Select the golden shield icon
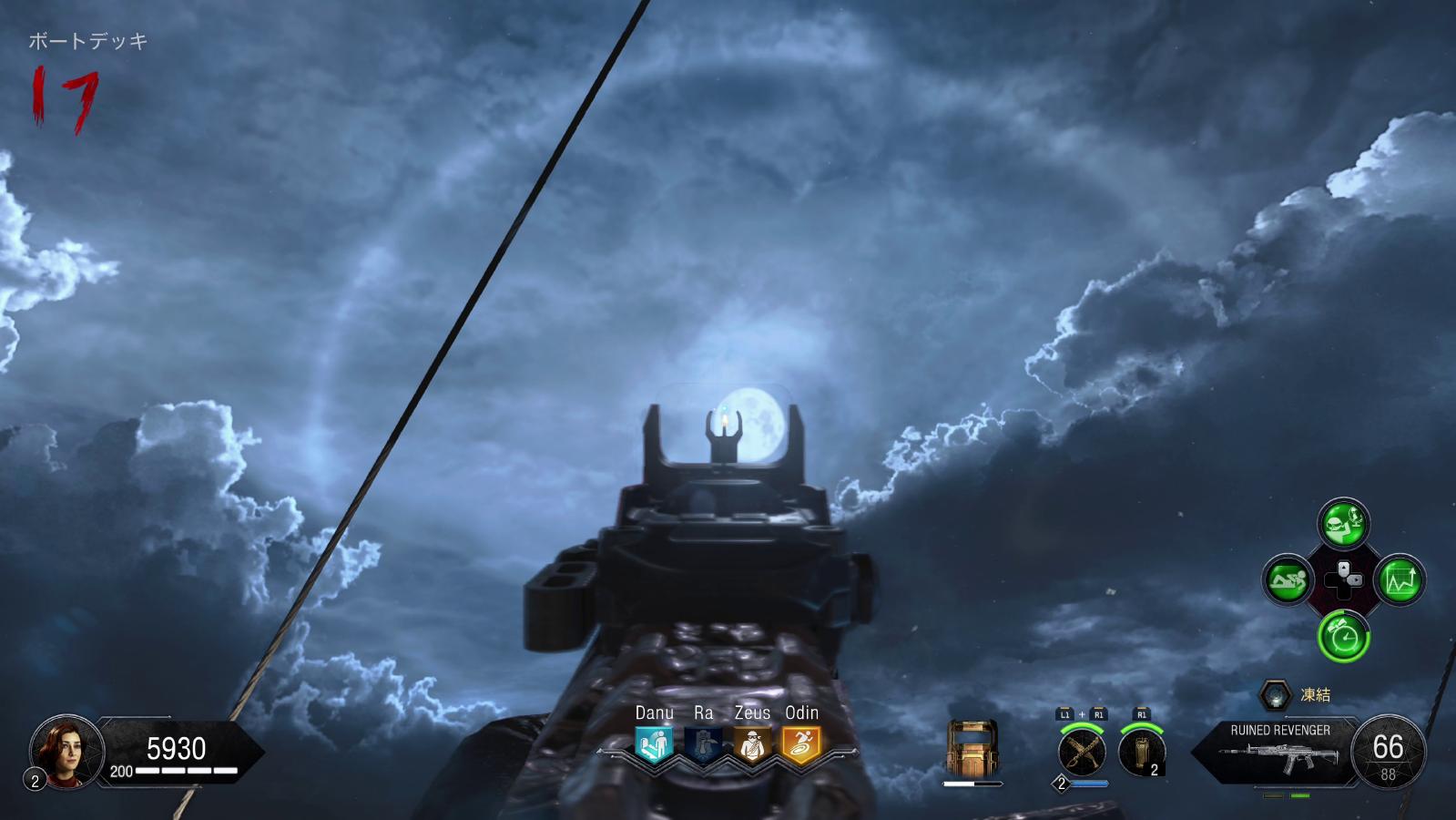Image resolution: width=1456 pixels, height=820 pixels. pos(972,748)
